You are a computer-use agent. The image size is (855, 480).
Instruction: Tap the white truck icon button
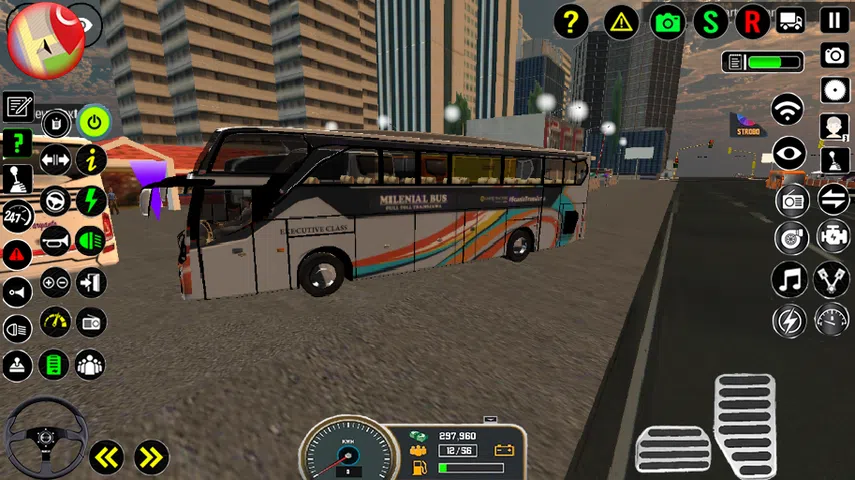790,21
